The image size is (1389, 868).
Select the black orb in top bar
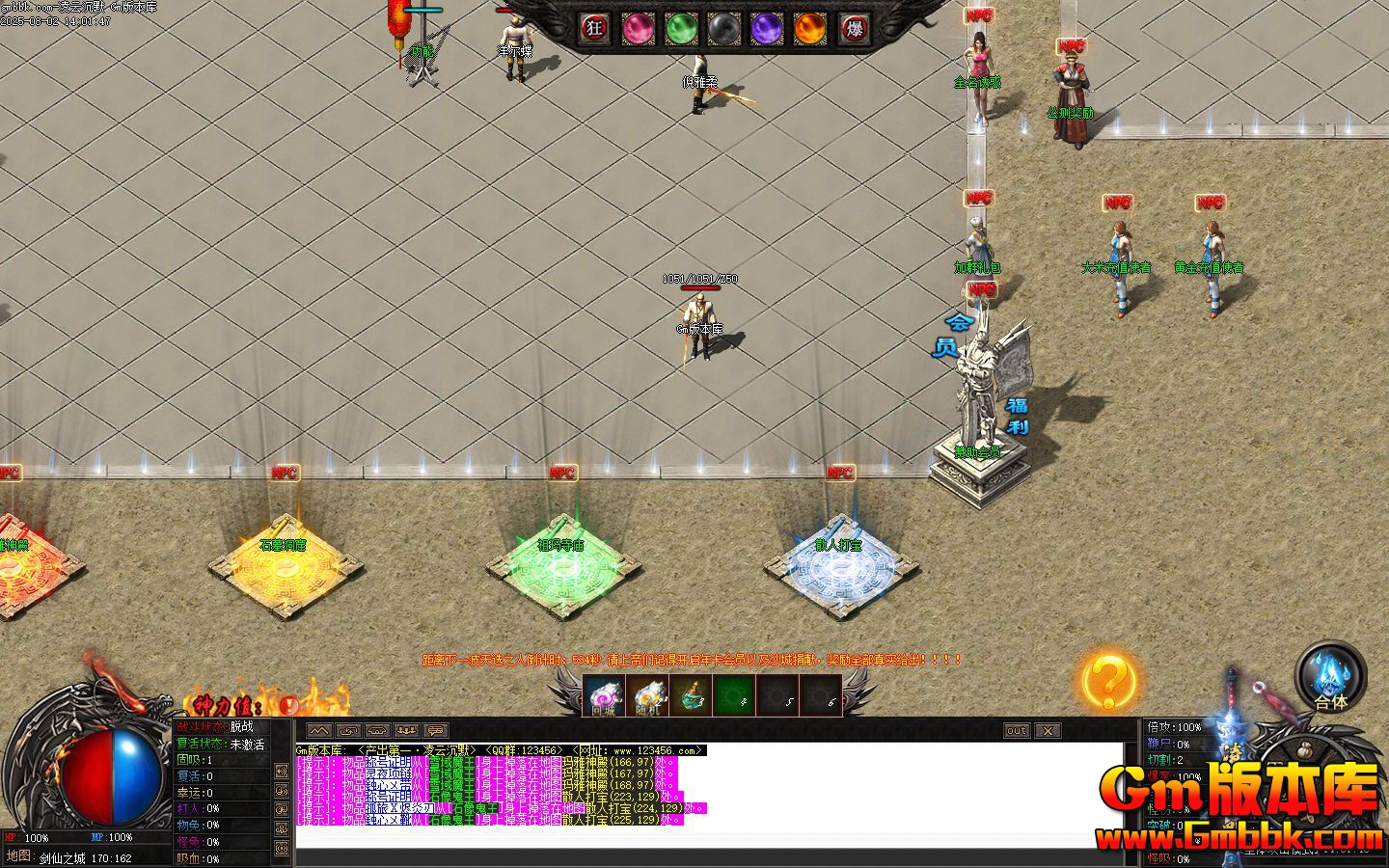723,29
